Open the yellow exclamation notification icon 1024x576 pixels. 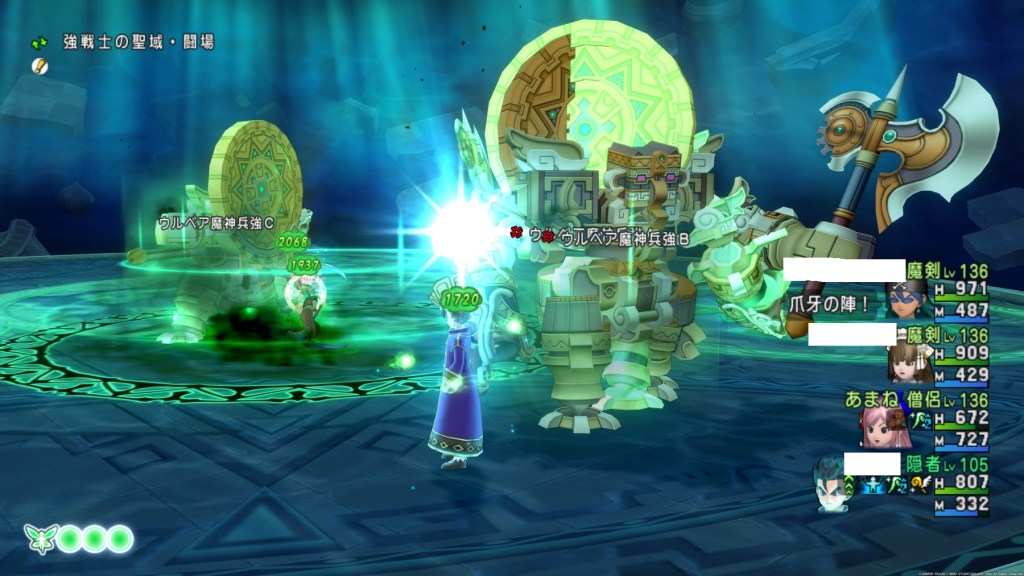[39, 65]
